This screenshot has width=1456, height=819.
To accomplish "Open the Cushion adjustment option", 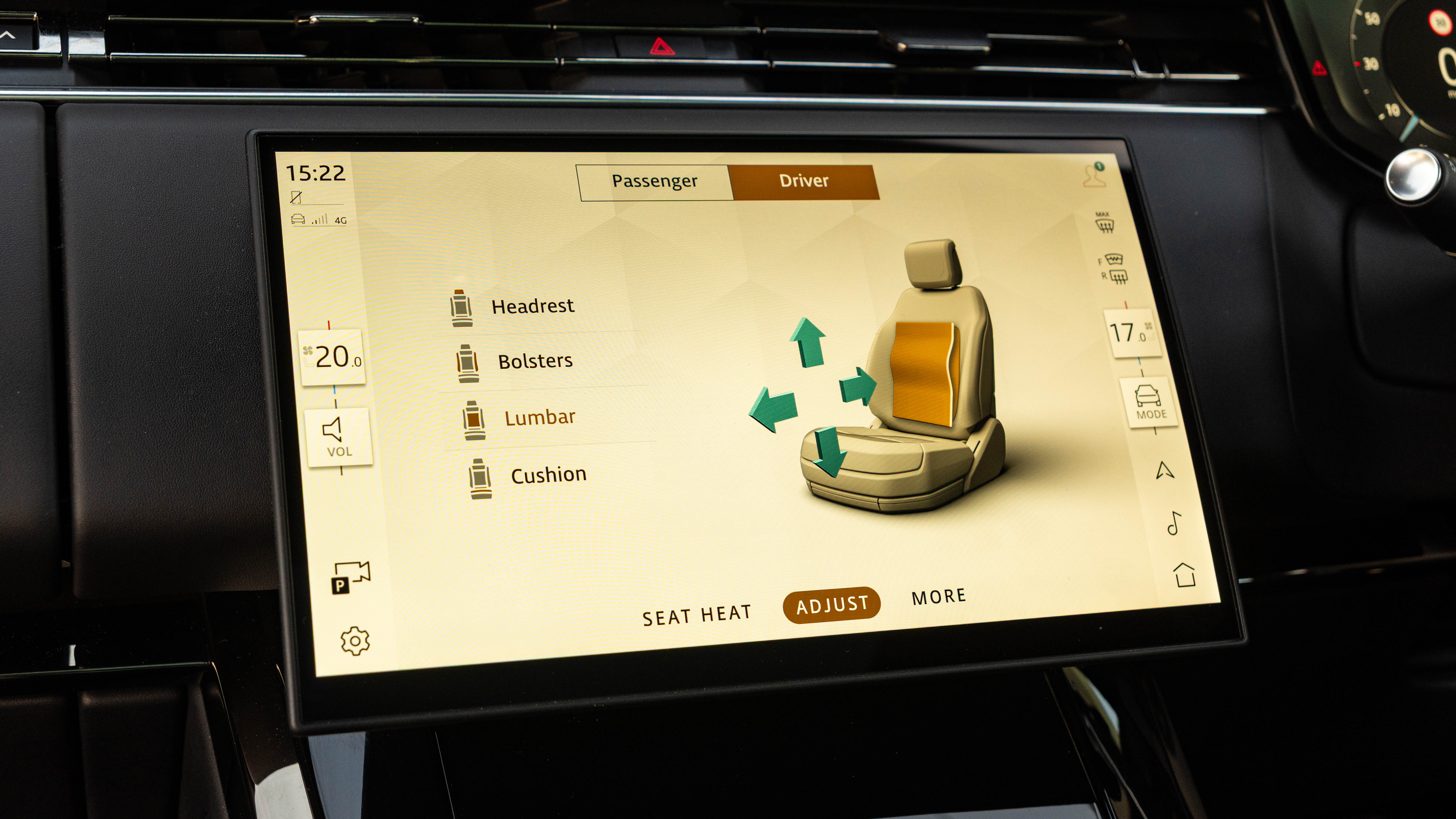I will (x=548, y=475).
